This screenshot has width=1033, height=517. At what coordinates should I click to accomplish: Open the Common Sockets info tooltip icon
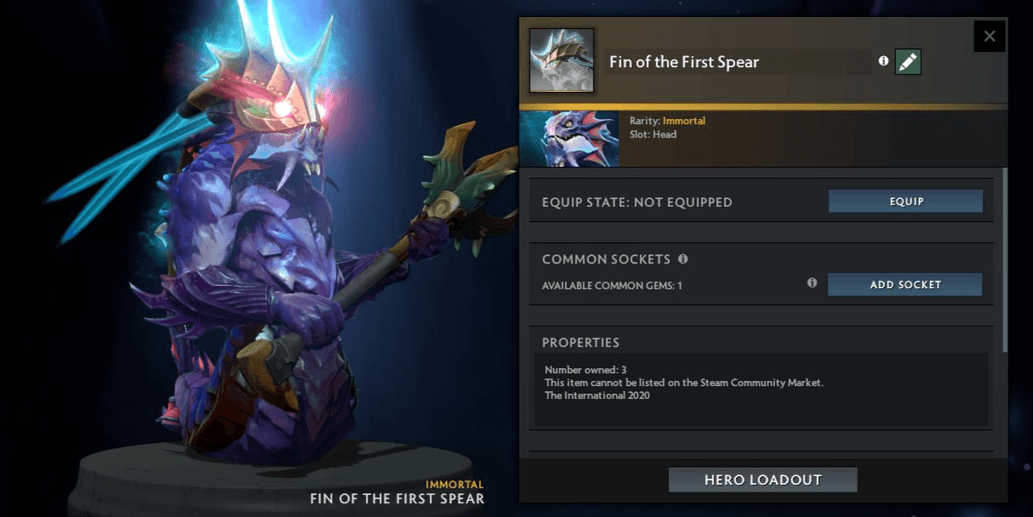pyautogui.click(x=683, y=259)
